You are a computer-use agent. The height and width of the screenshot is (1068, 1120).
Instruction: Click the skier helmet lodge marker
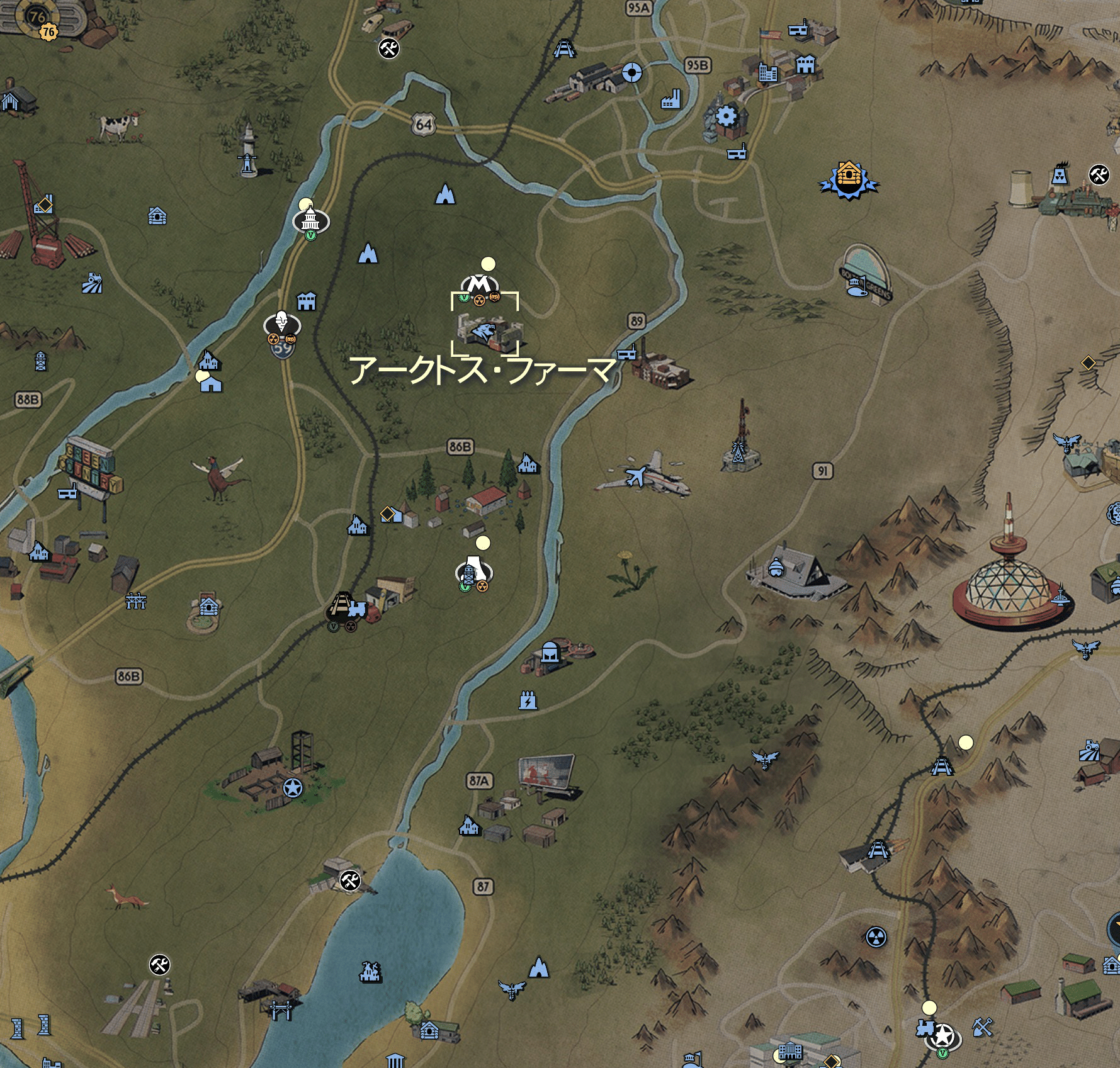[x=775, y=568]
